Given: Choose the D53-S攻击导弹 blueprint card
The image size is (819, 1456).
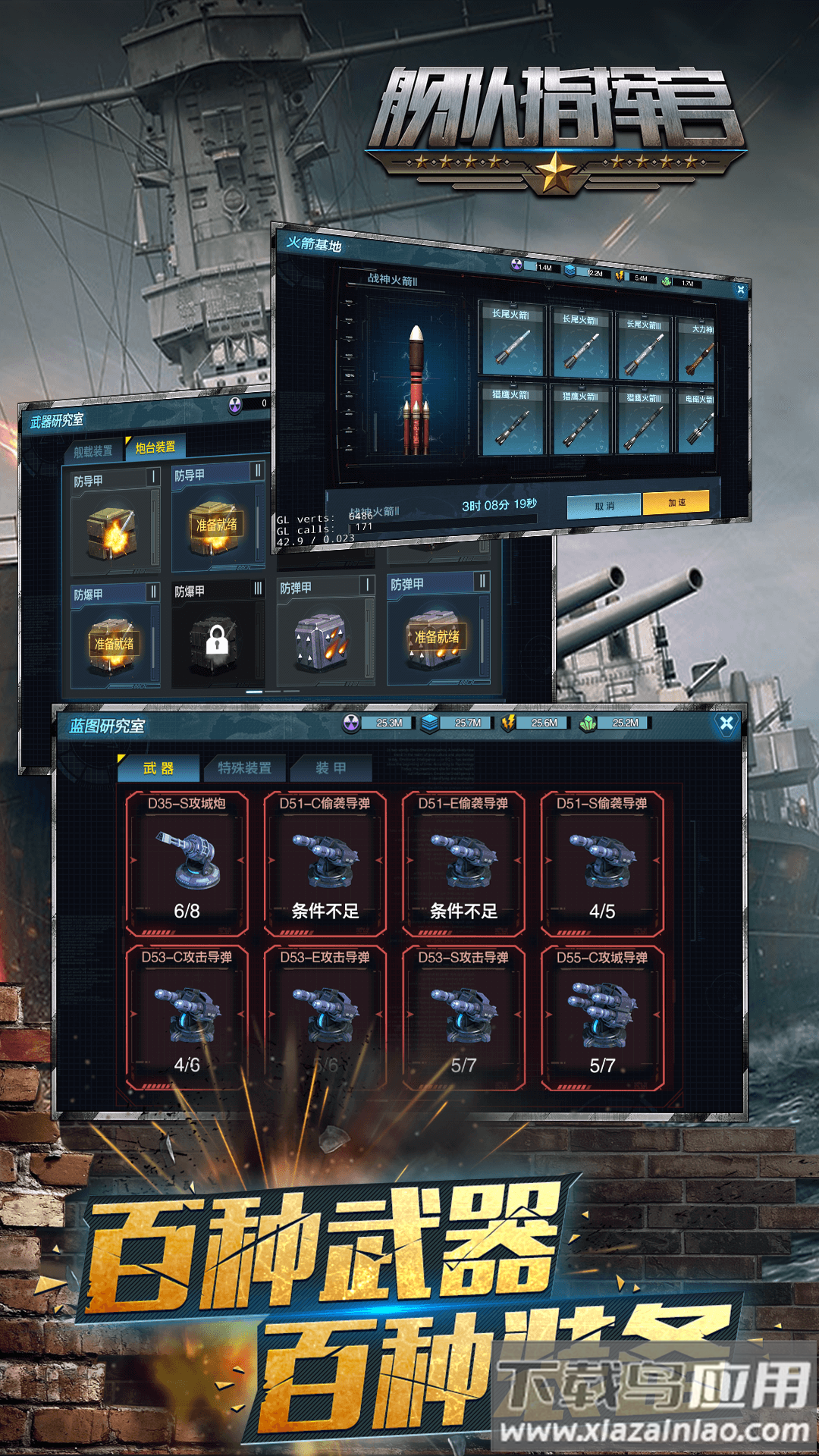Looking at the screenshot, I should (463, 1018).
